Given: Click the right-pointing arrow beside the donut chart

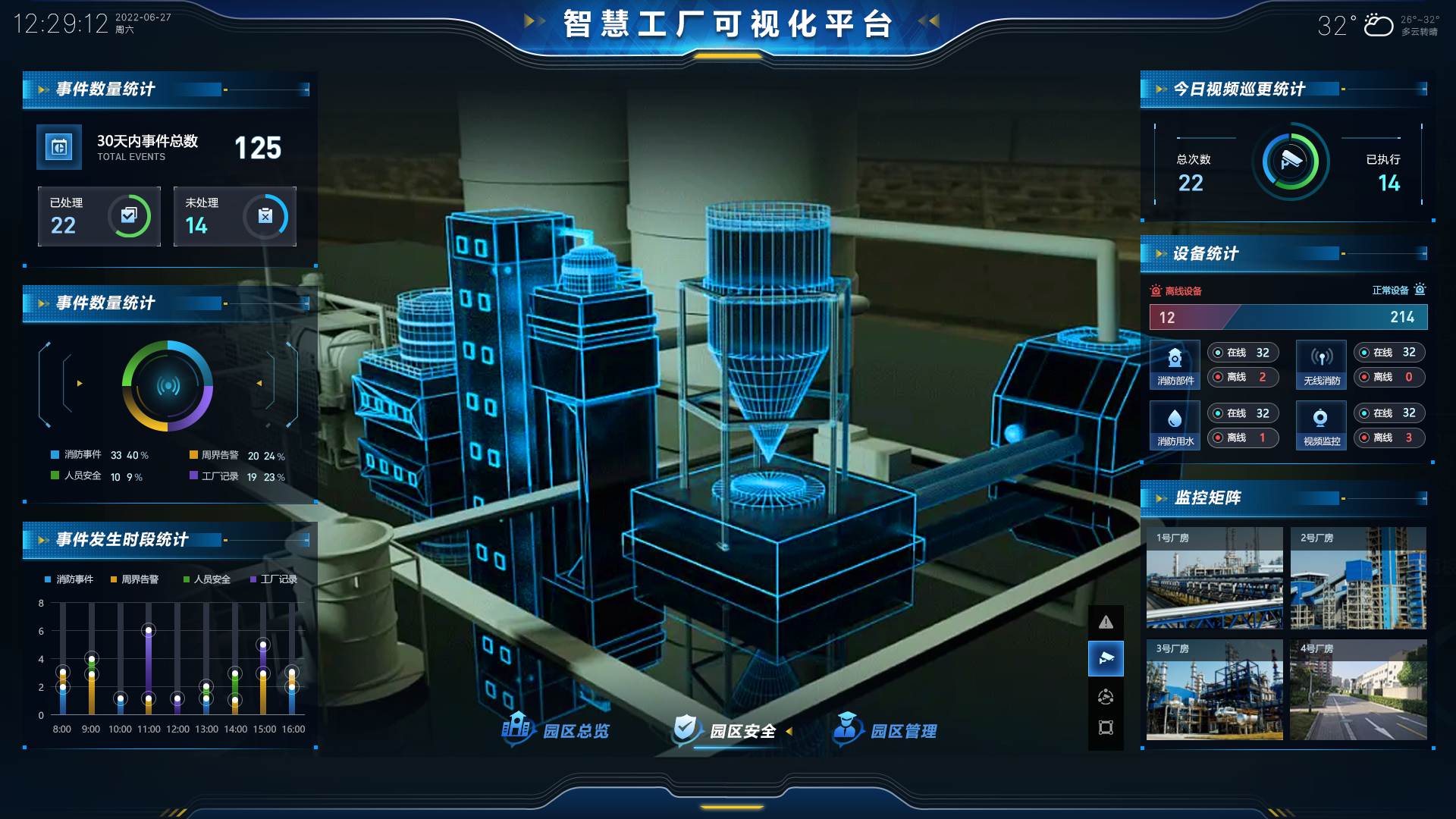Looking at the screenshot, I should click(x=80, y=384).
